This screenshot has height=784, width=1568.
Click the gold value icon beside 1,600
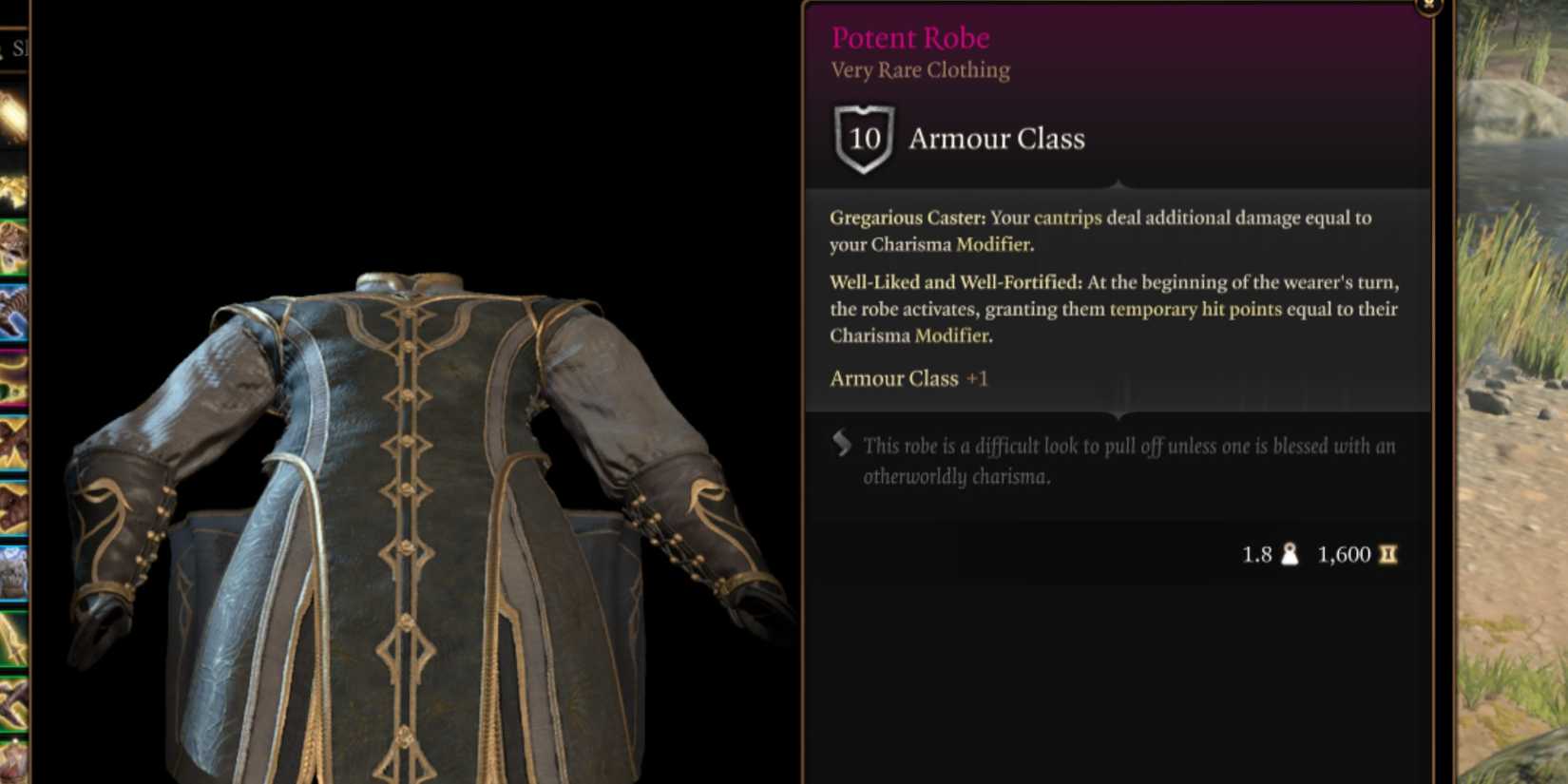pos(1390,555)
